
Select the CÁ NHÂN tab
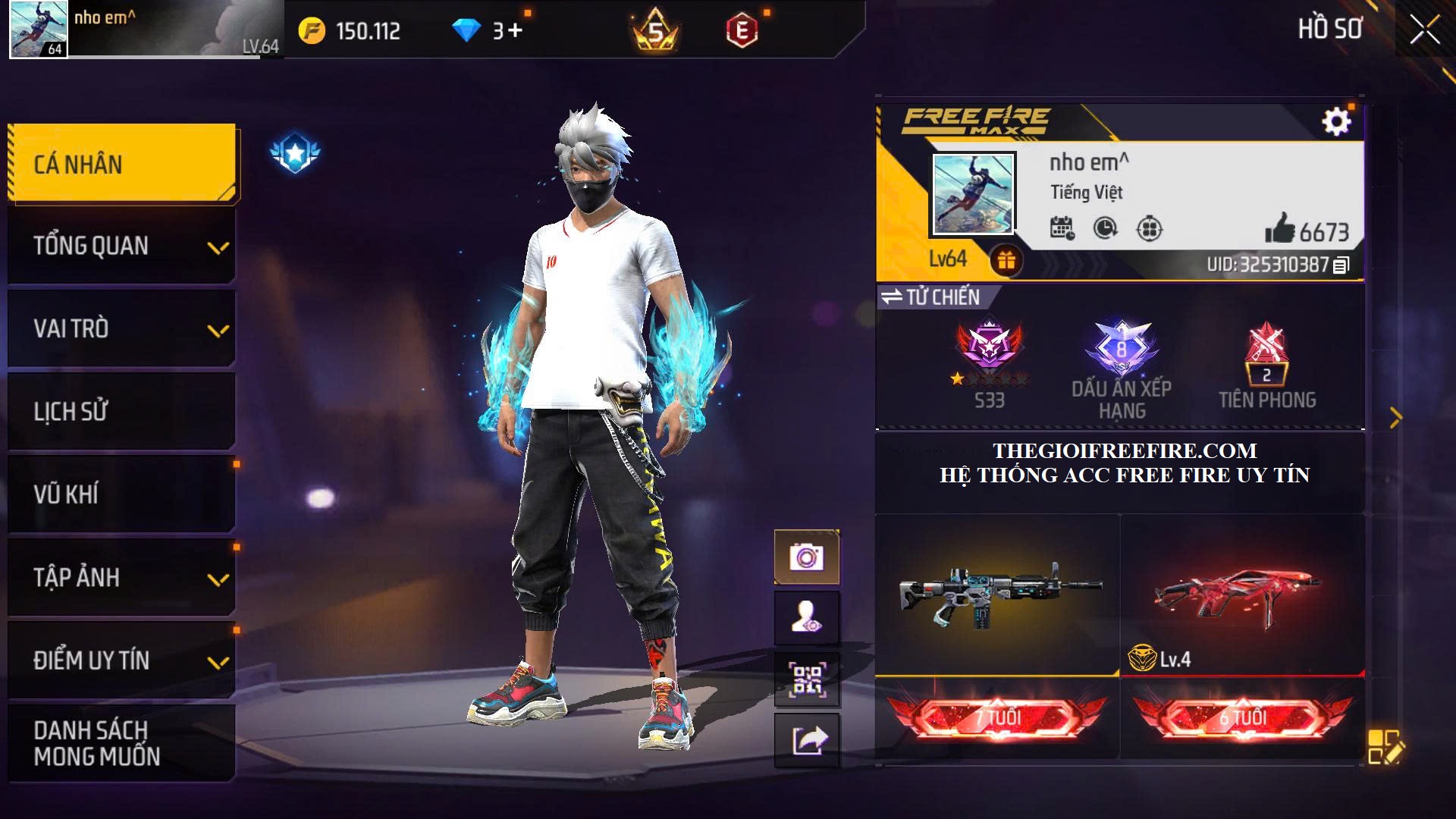121,164
